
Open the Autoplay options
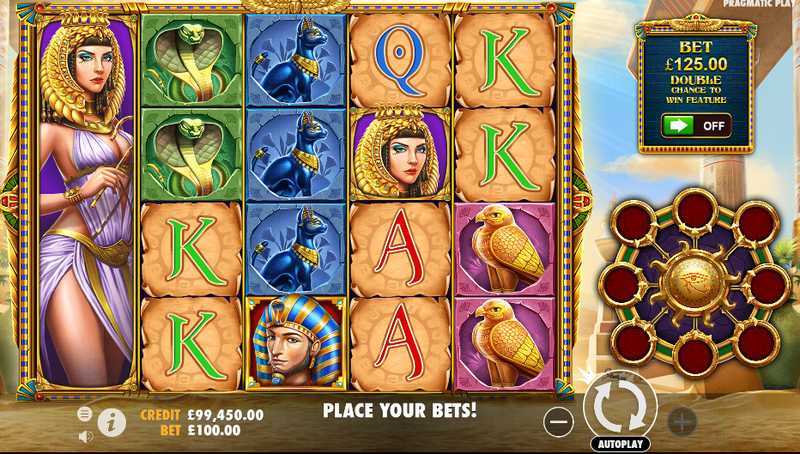point(620,443)
